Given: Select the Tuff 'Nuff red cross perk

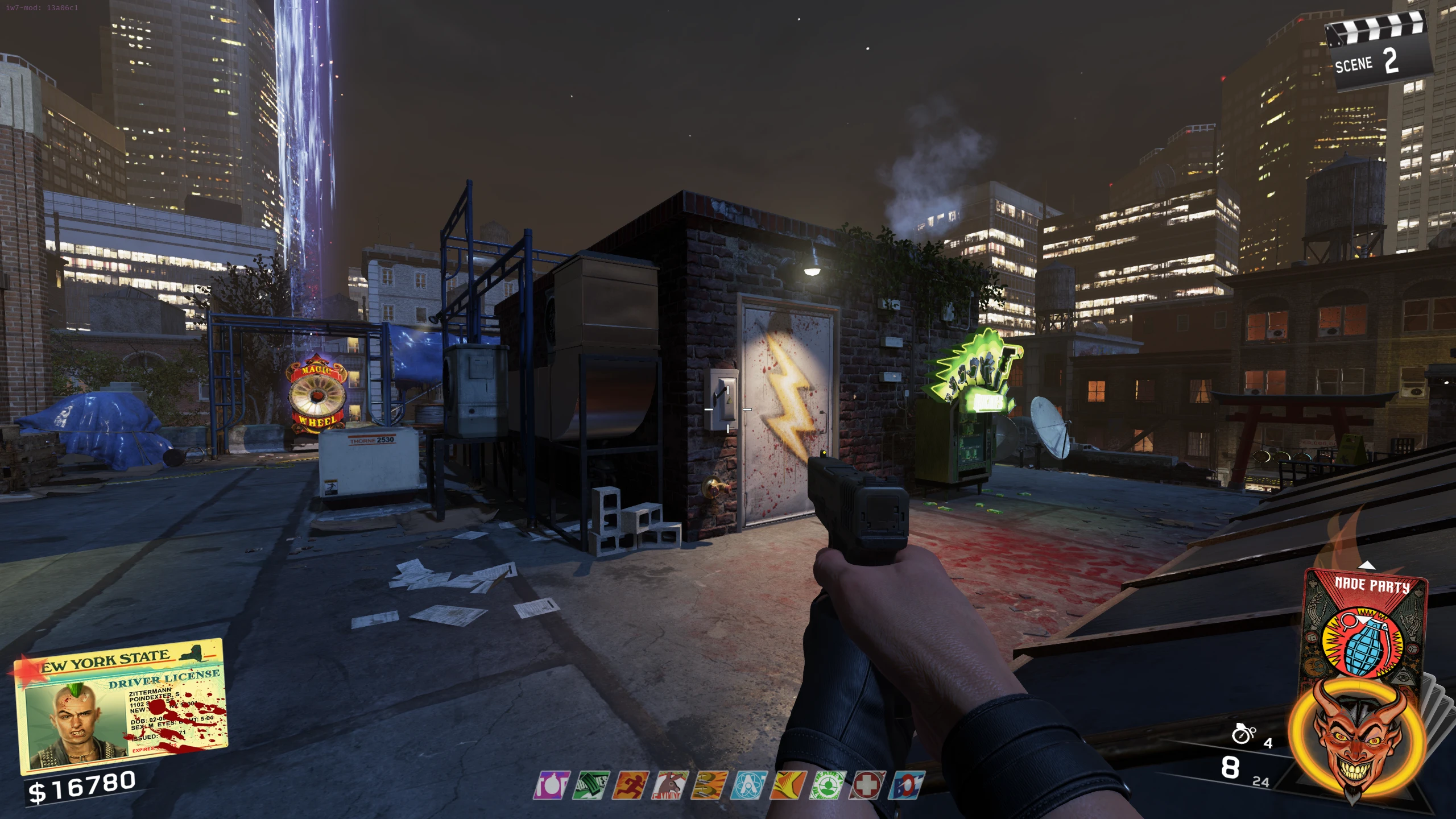Looking at the screenshot, I should coord(867,785).
